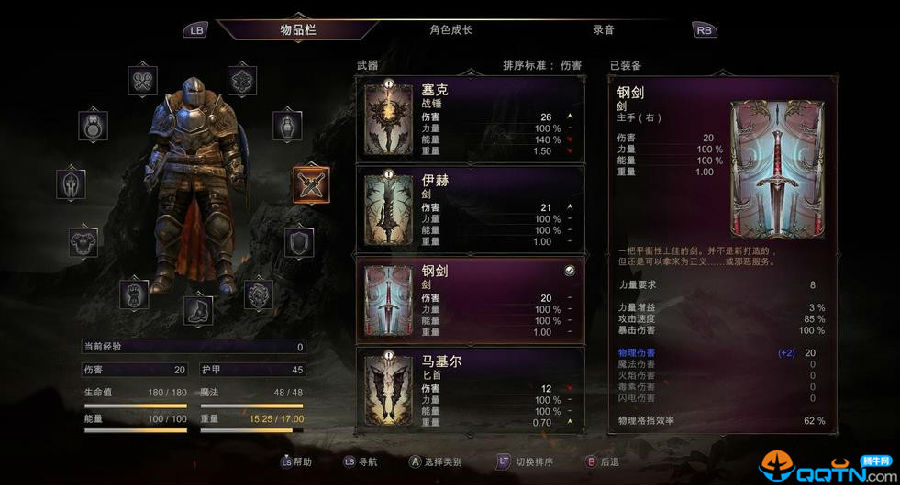The image size is (900, 485).
Task: Select the potion bottle slot
Action: [288, 125]
